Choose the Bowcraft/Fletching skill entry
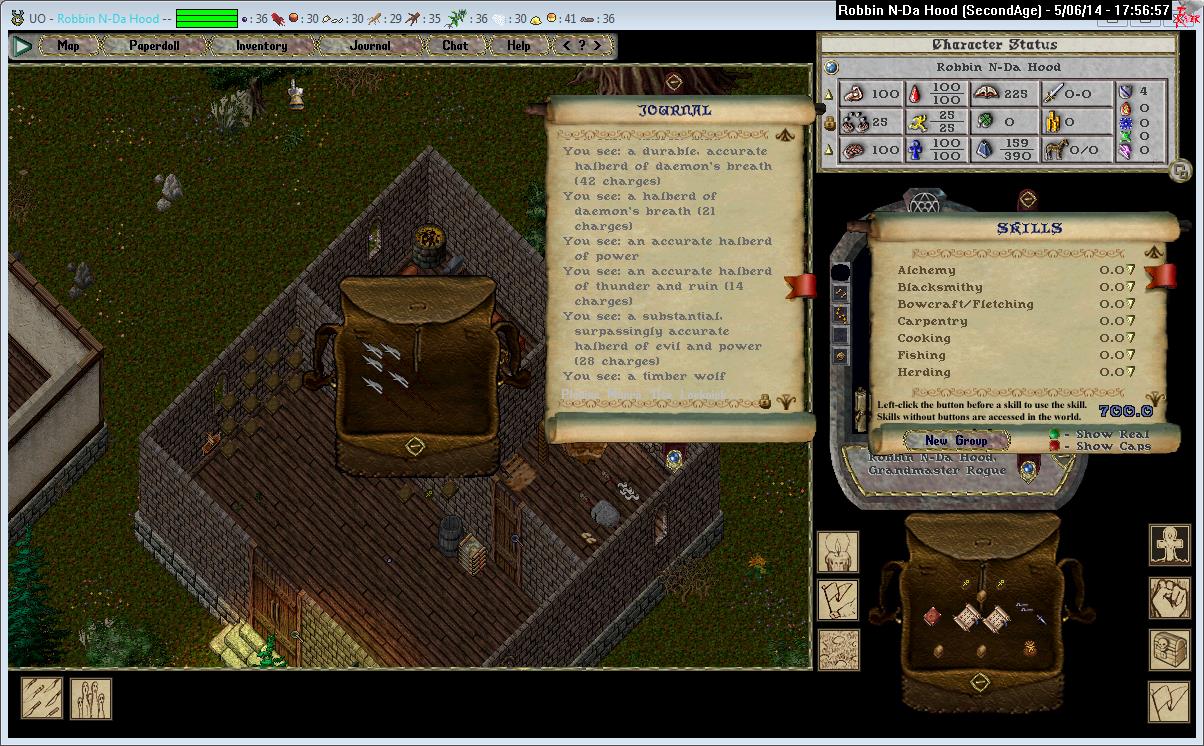Viewport: 1204px width, 746px height. click(965, 304)
